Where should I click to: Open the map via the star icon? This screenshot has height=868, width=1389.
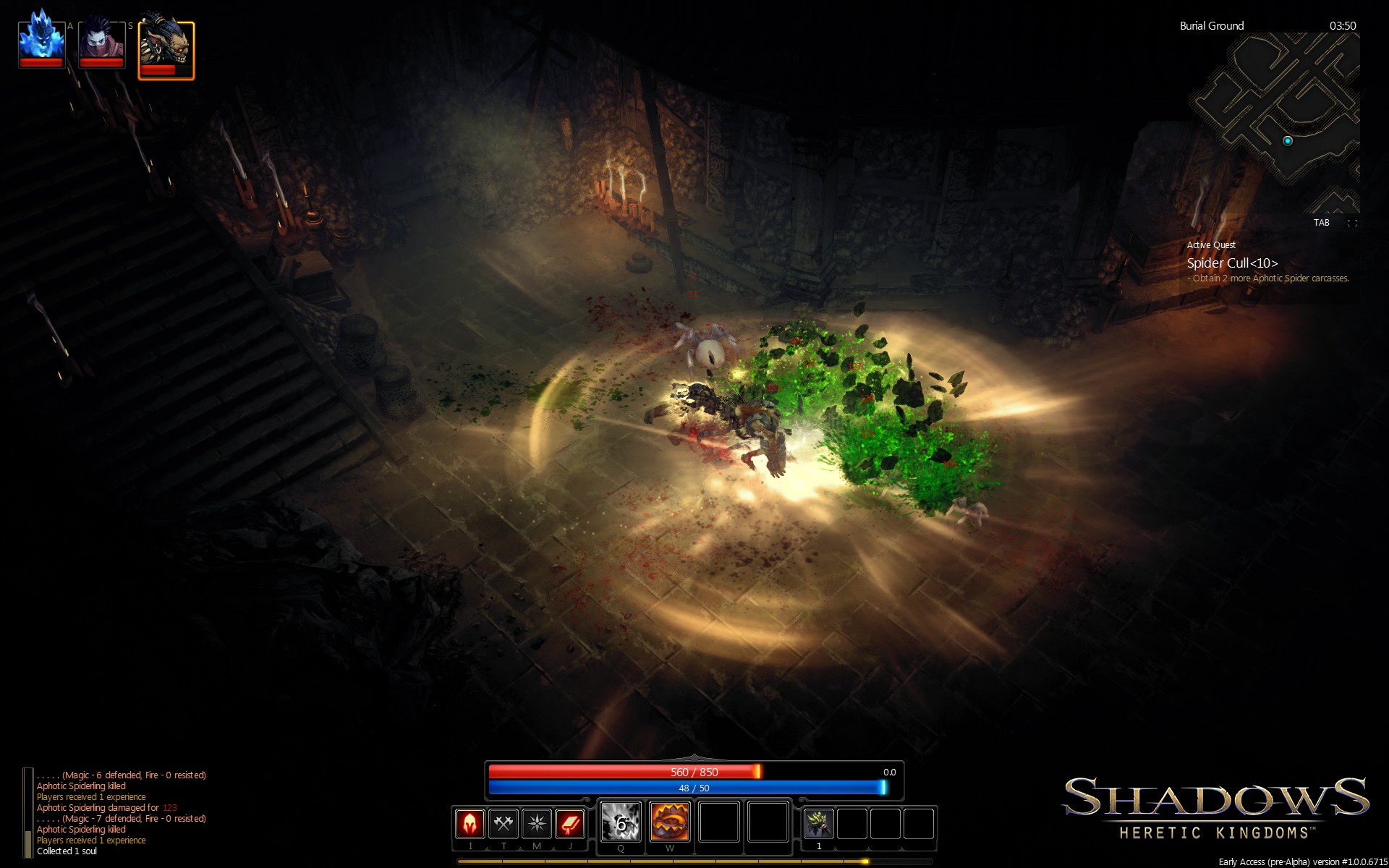(x=536, y=822)
